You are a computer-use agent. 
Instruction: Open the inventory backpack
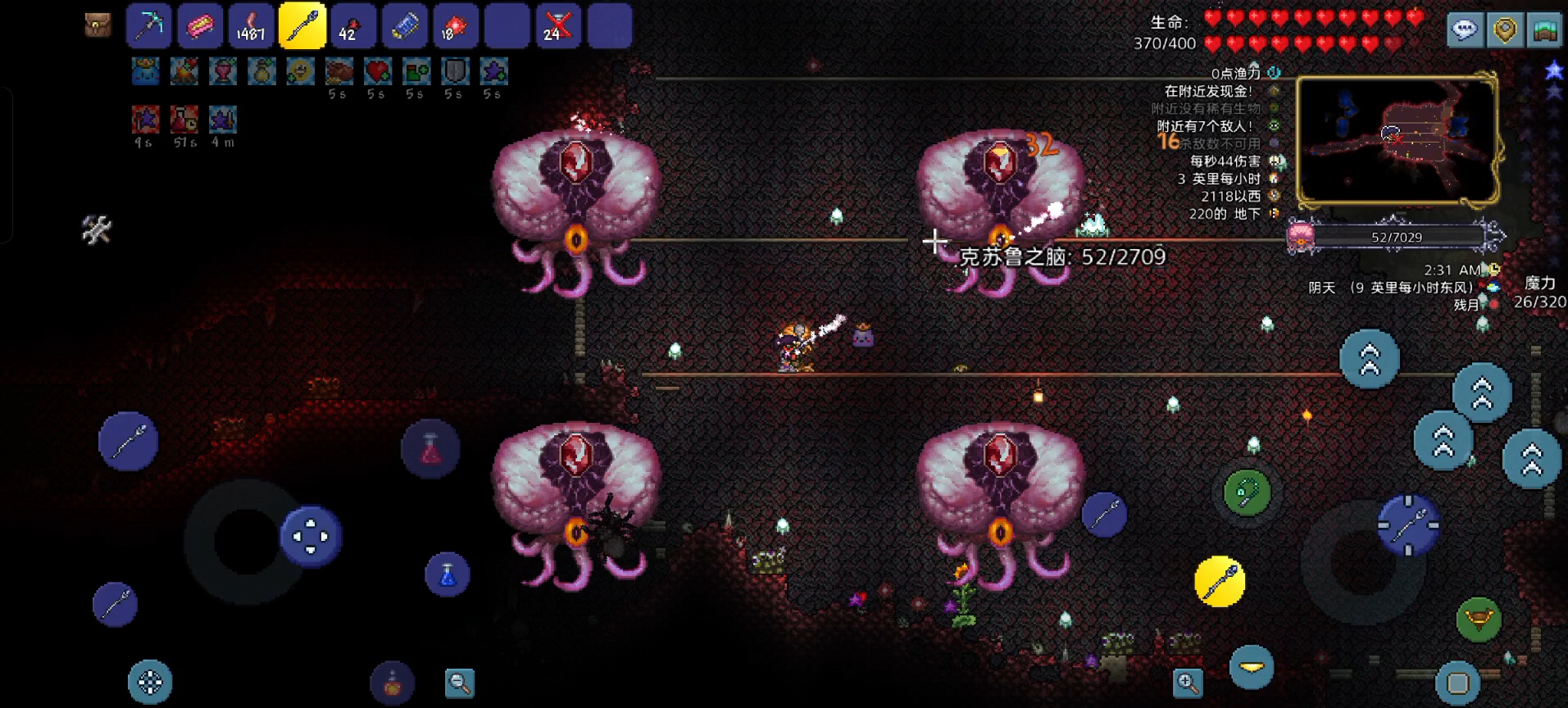98,25
